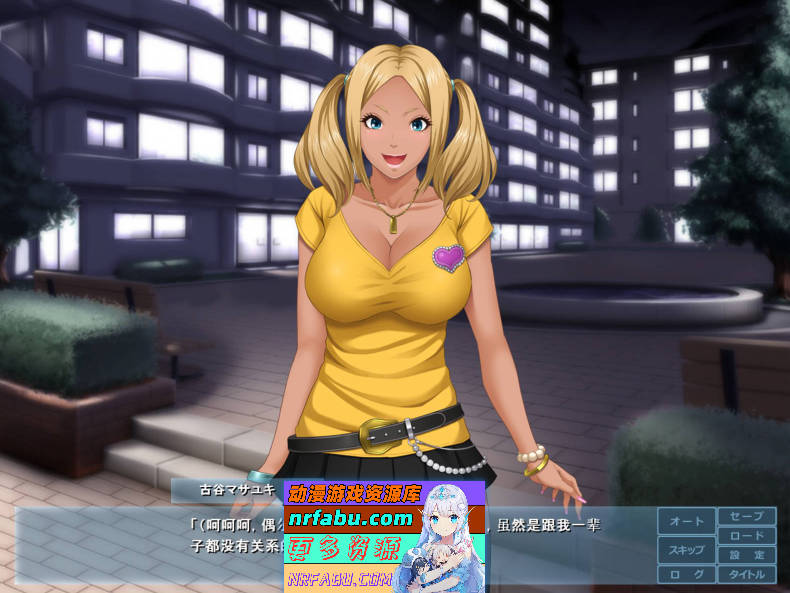Enable auto mode with the オート button
Screen dimensions: 790x593
click(686, 521)
